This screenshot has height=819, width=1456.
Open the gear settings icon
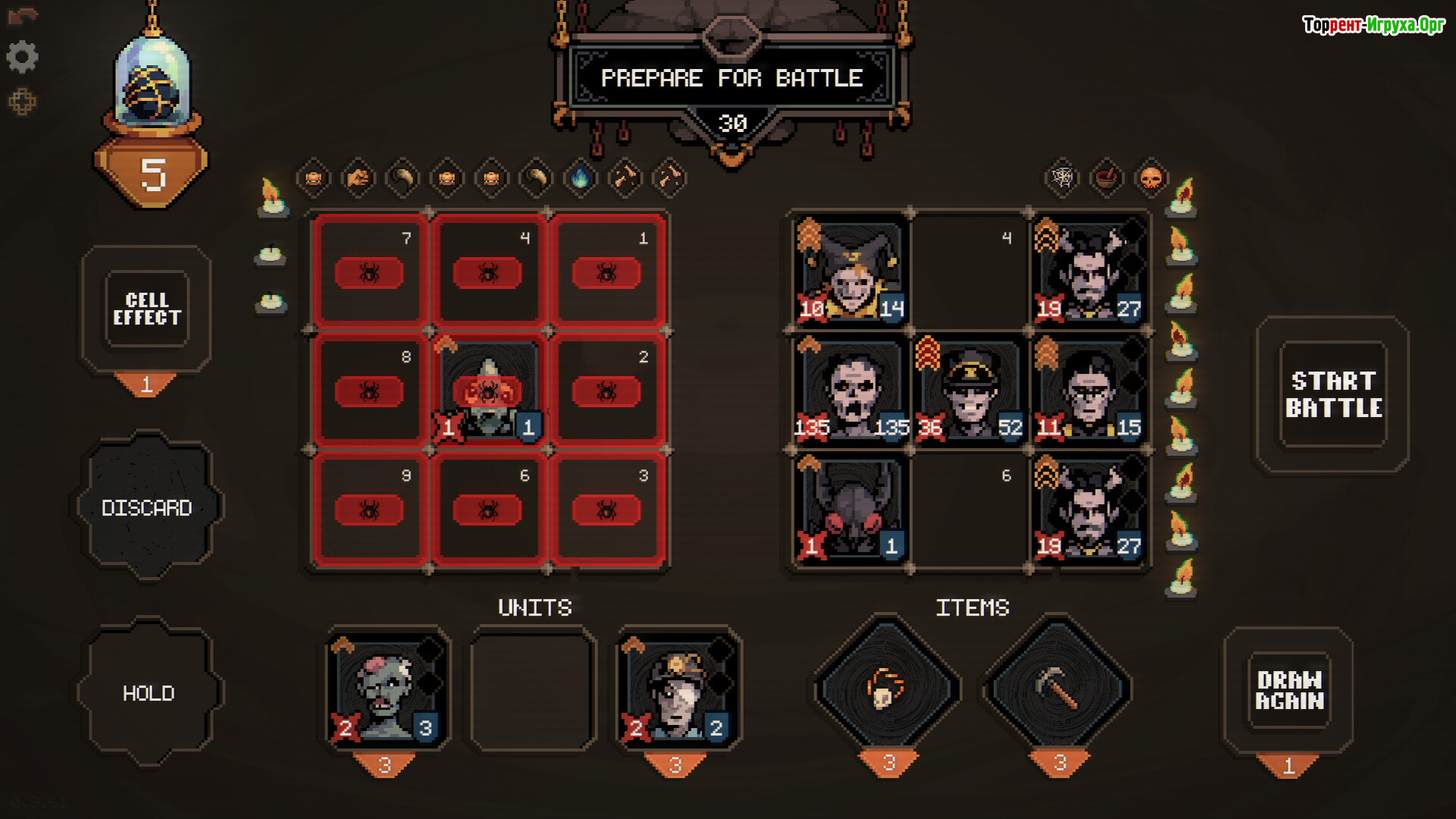point(22,57)
